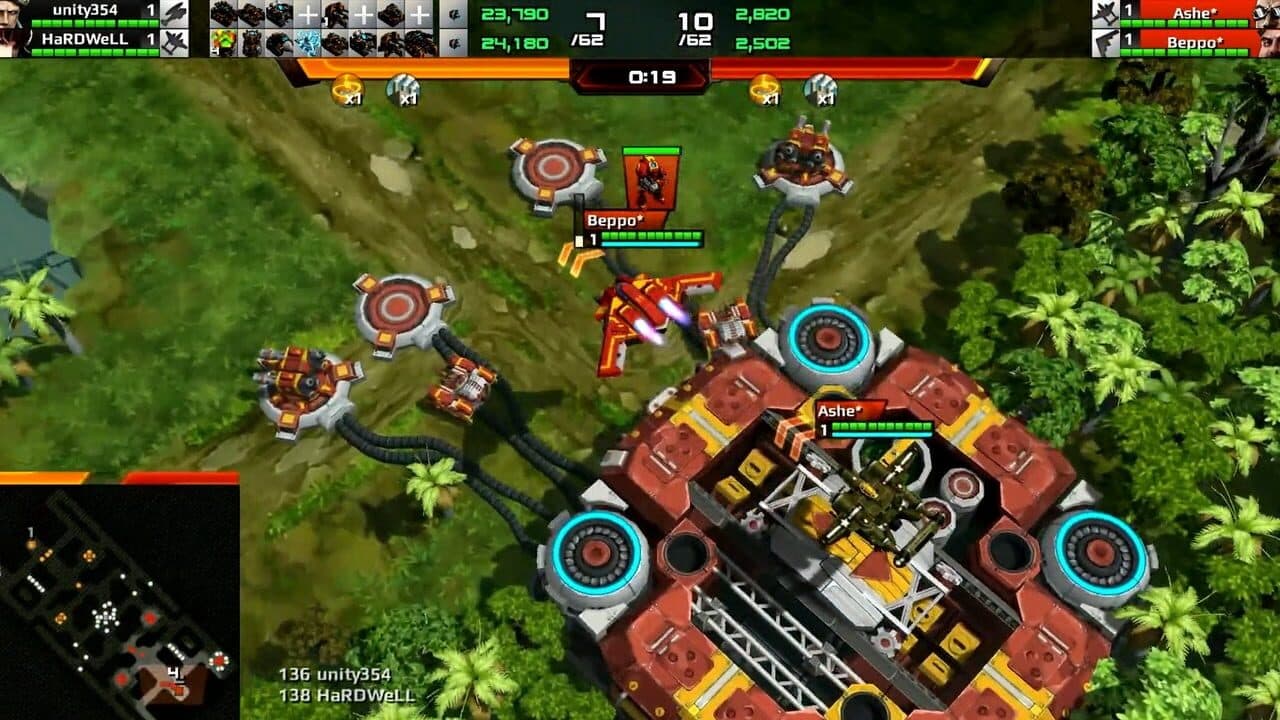Select the Ashe* player nameplate
This screenshot has height=720, width=1280.
pyautogui.click(x=836, y=409)
